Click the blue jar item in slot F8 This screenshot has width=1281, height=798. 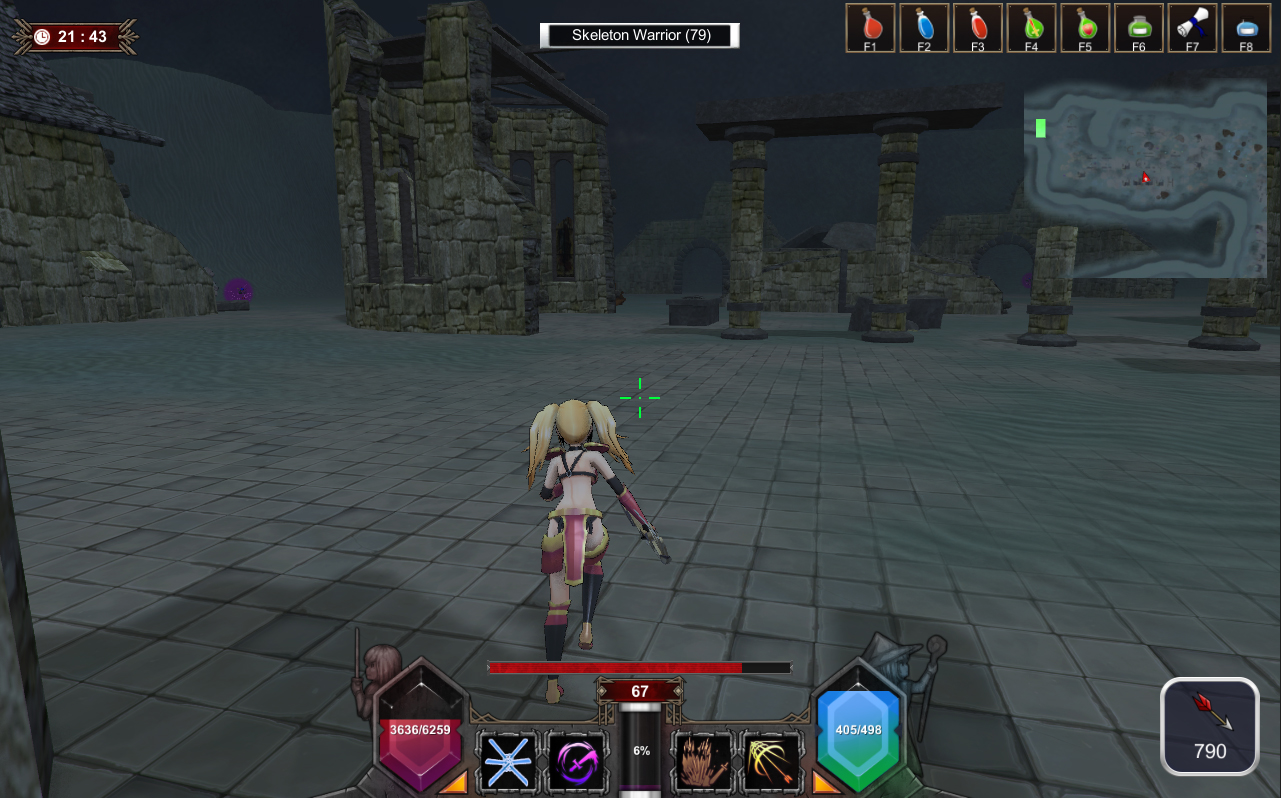pos(1246,28)
